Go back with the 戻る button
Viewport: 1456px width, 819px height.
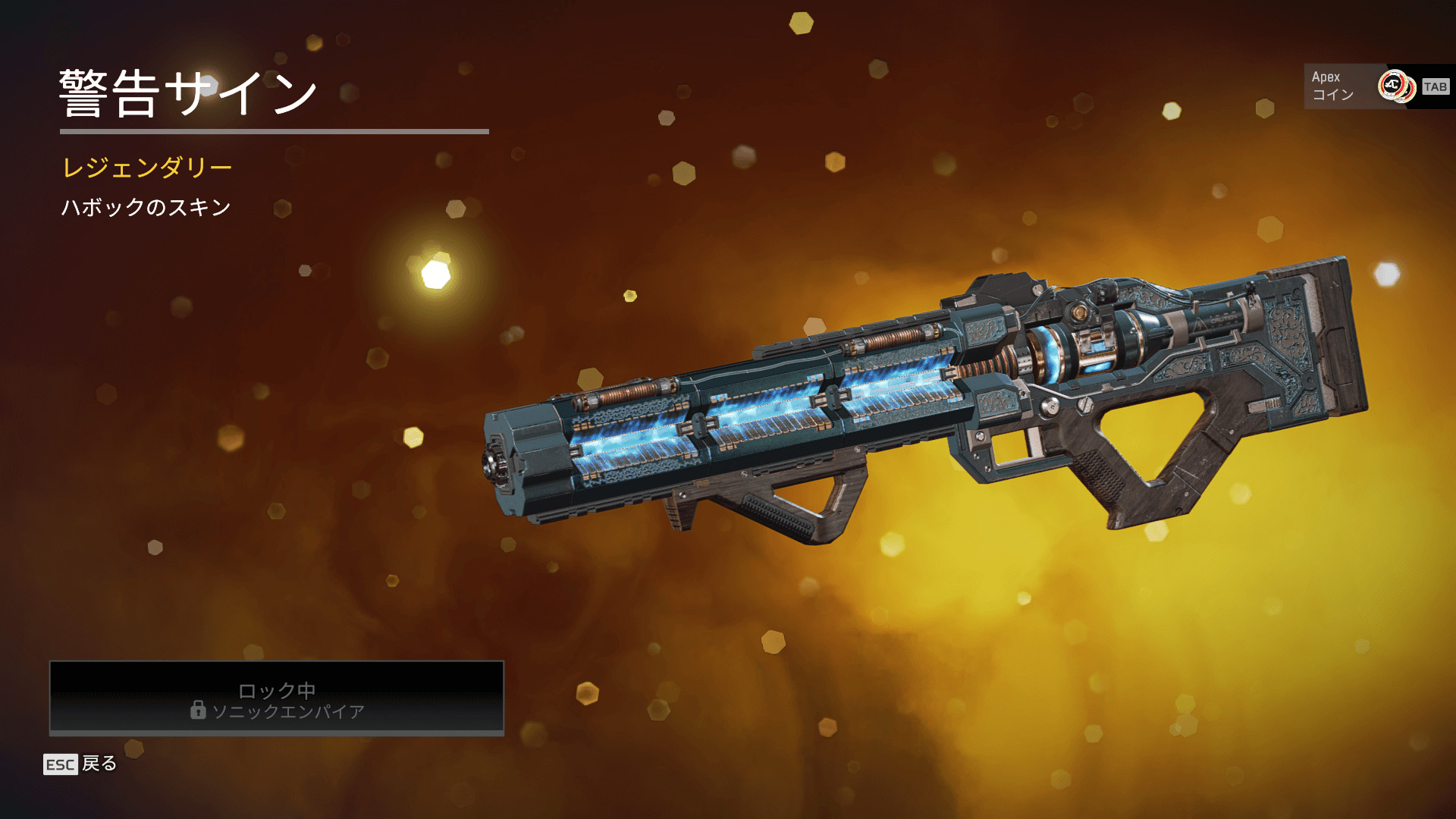tap(81, 764)
